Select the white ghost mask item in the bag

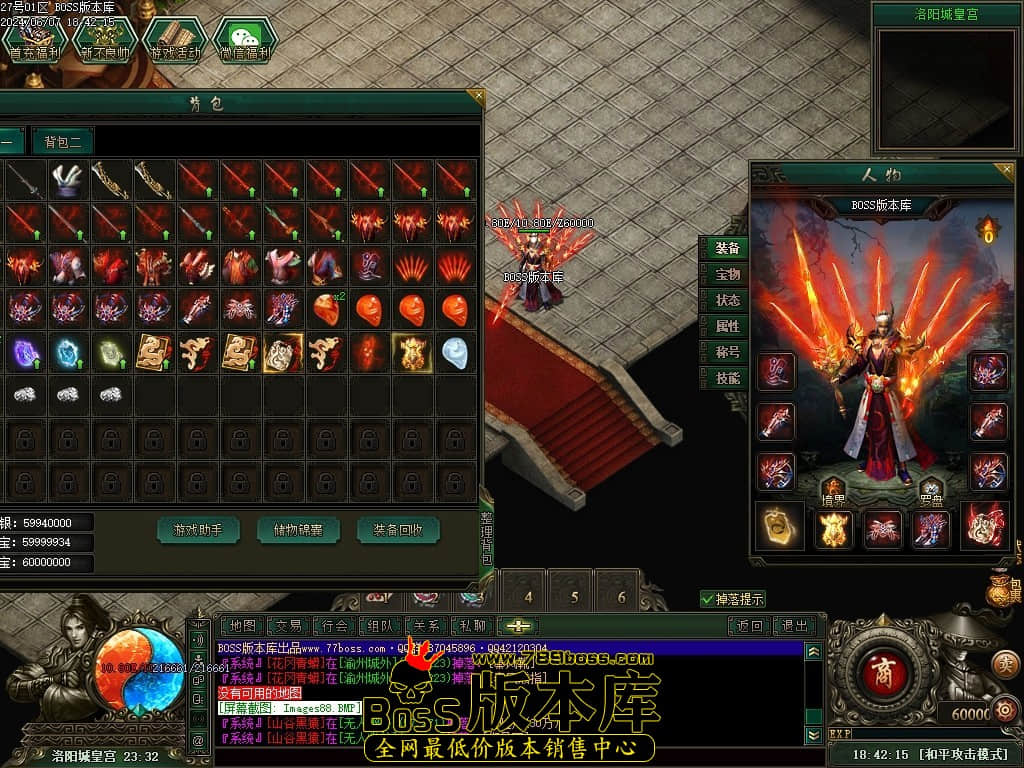tap(454, 353)
